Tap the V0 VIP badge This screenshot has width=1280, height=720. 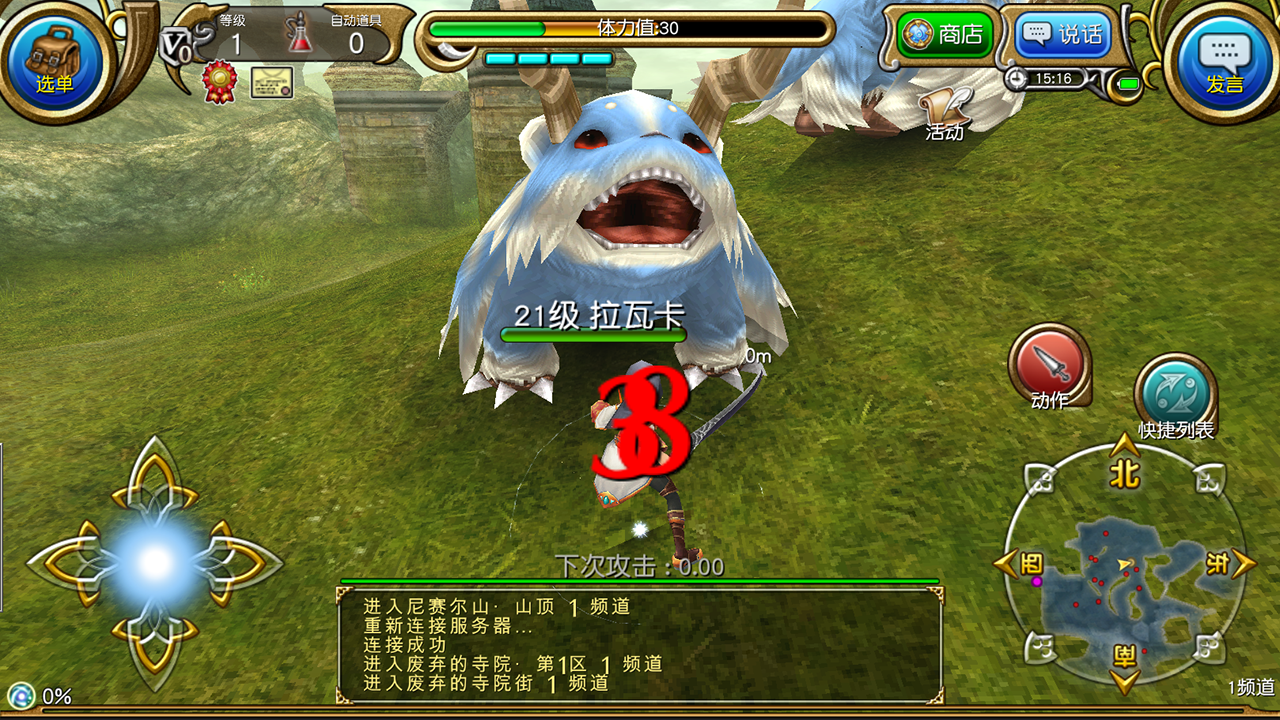pyautogui.click(x=177, y=45)
